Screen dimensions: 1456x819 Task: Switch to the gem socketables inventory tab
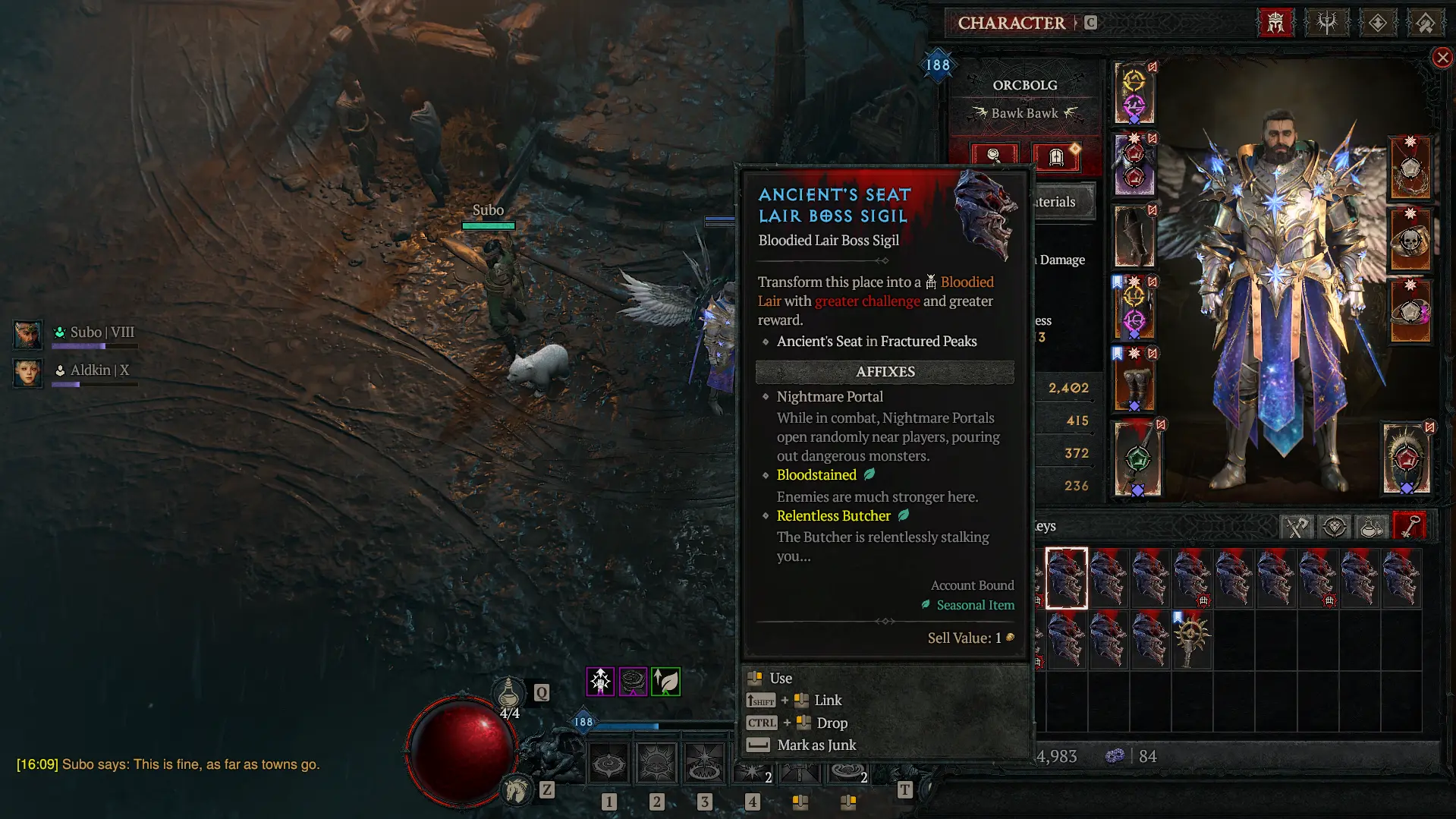[x=1334, y=526]
